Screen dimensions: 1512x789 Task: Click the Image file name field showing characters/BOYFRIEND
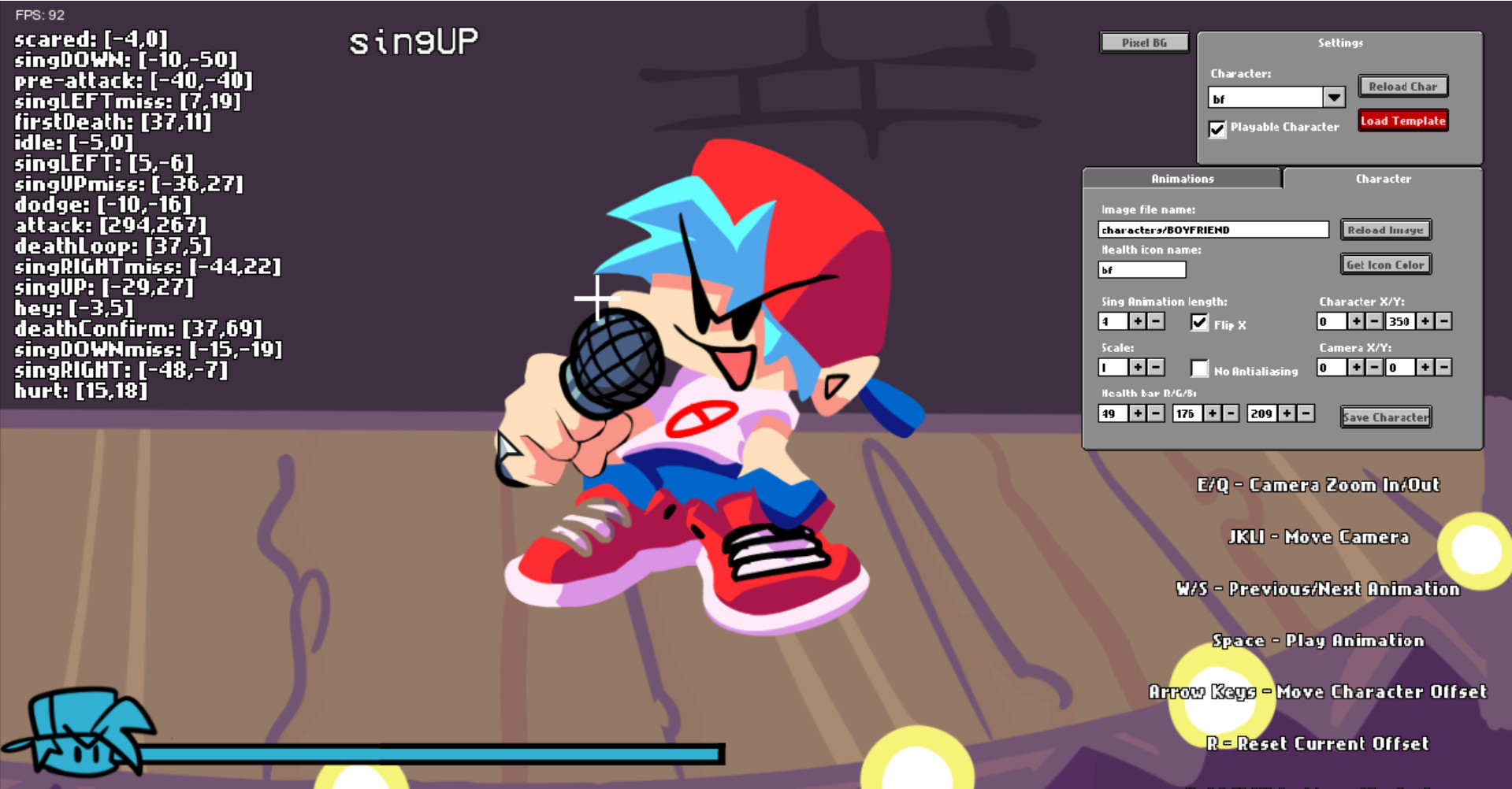point(1213,229)
